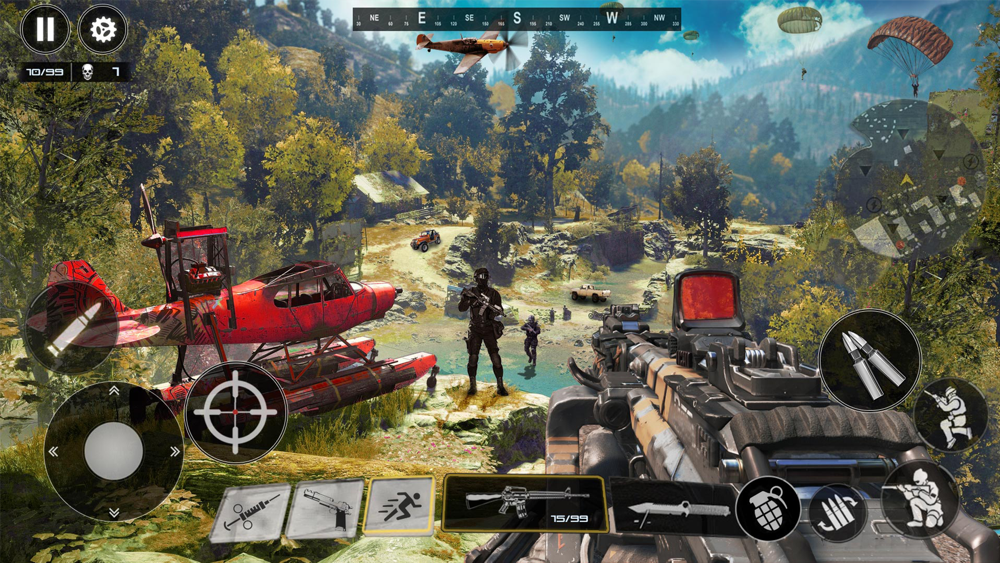1000x563 pixels.
Task: Toggle the running man sprint button
Action: (x=400, y=505)
